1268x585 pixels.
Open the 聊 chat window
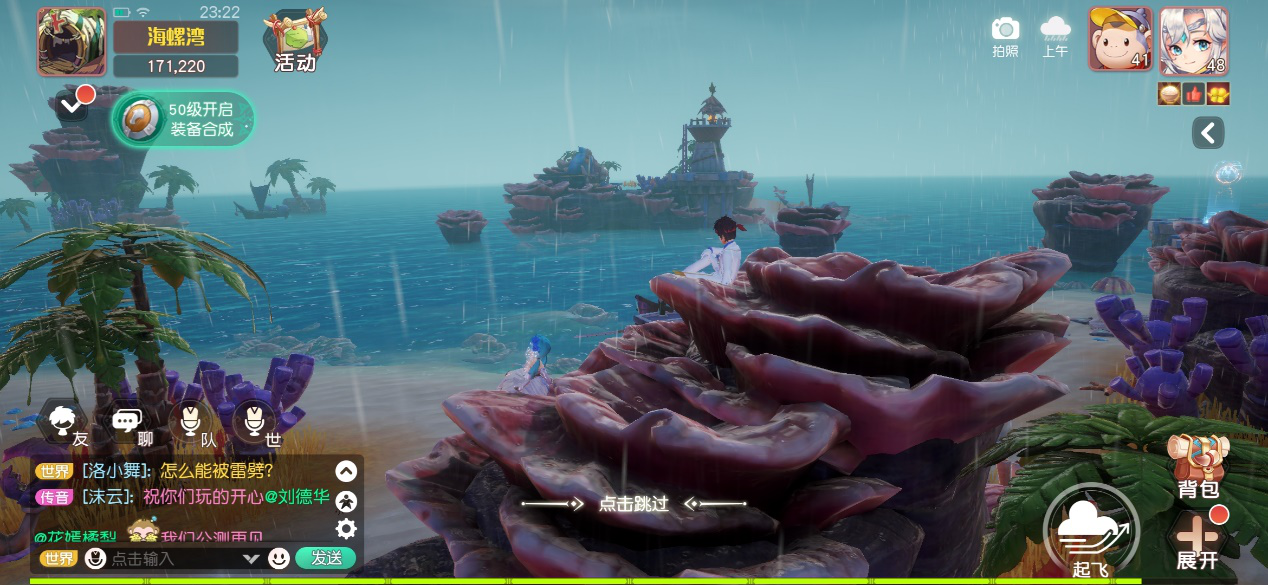tap(130, 424)
